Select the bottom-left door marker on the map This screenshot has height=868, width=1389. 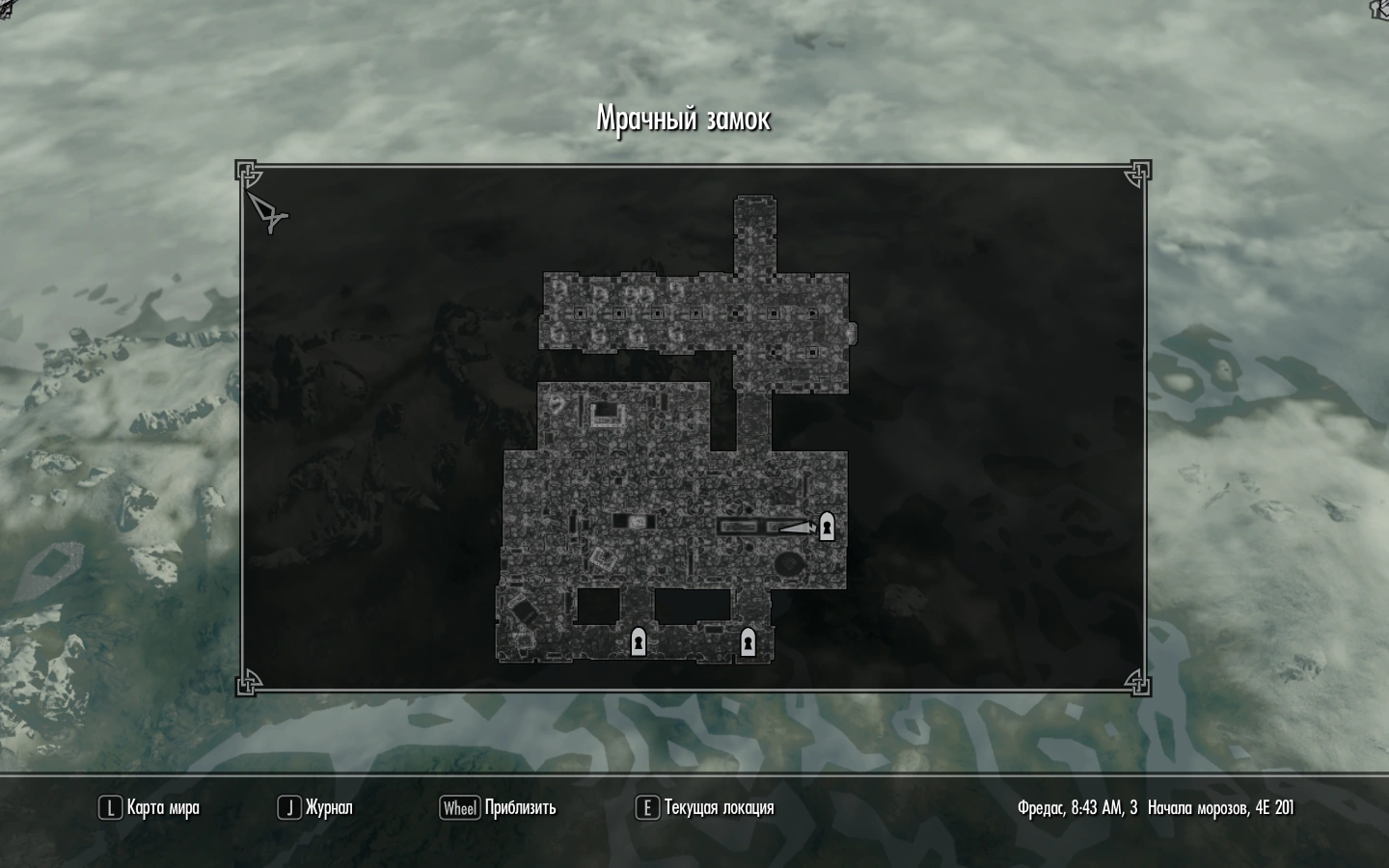coord(638,641)
